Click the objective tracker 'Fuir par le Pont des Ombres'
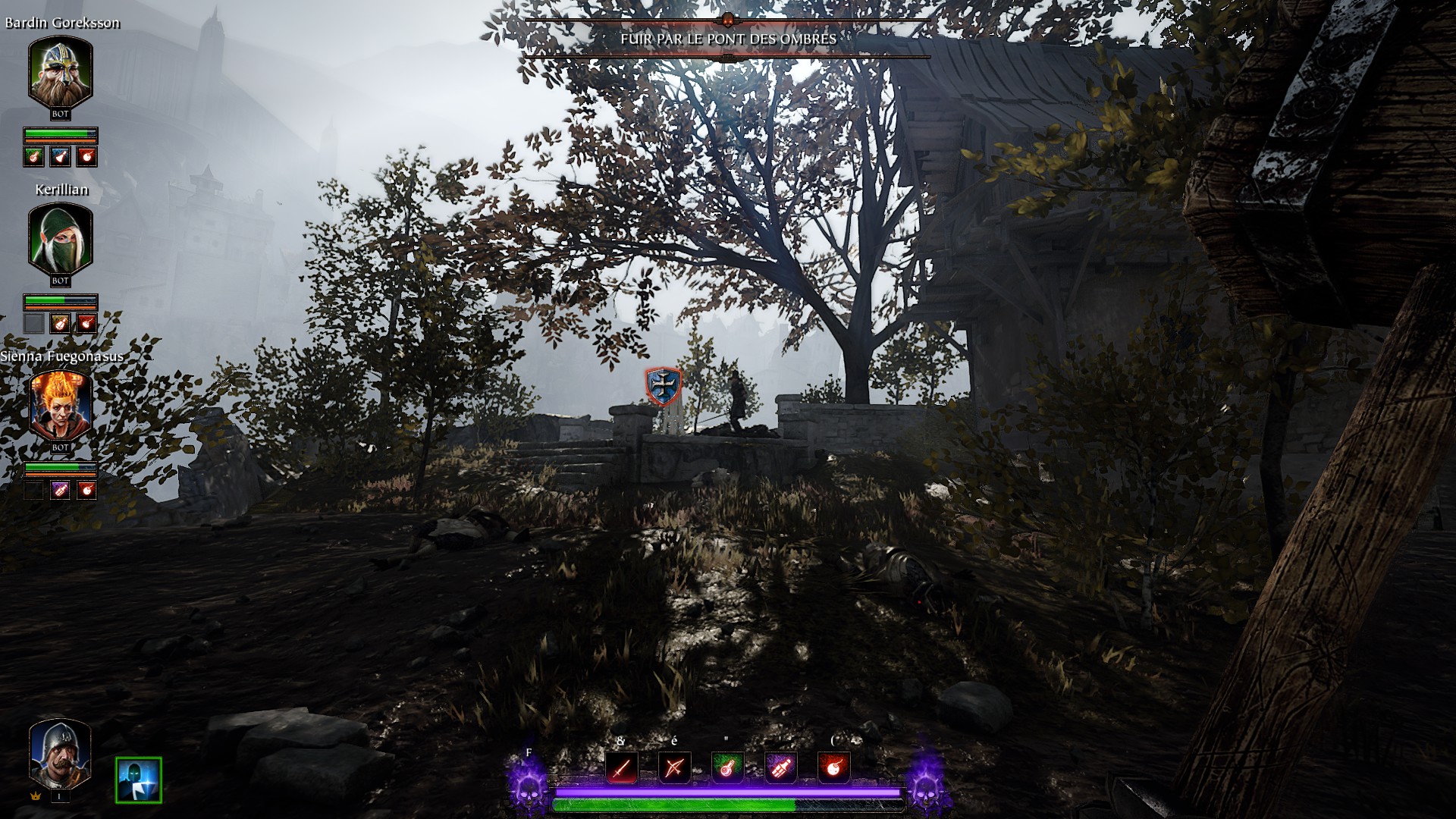This screenshot has width=1456, height=819. click(728, 39)
